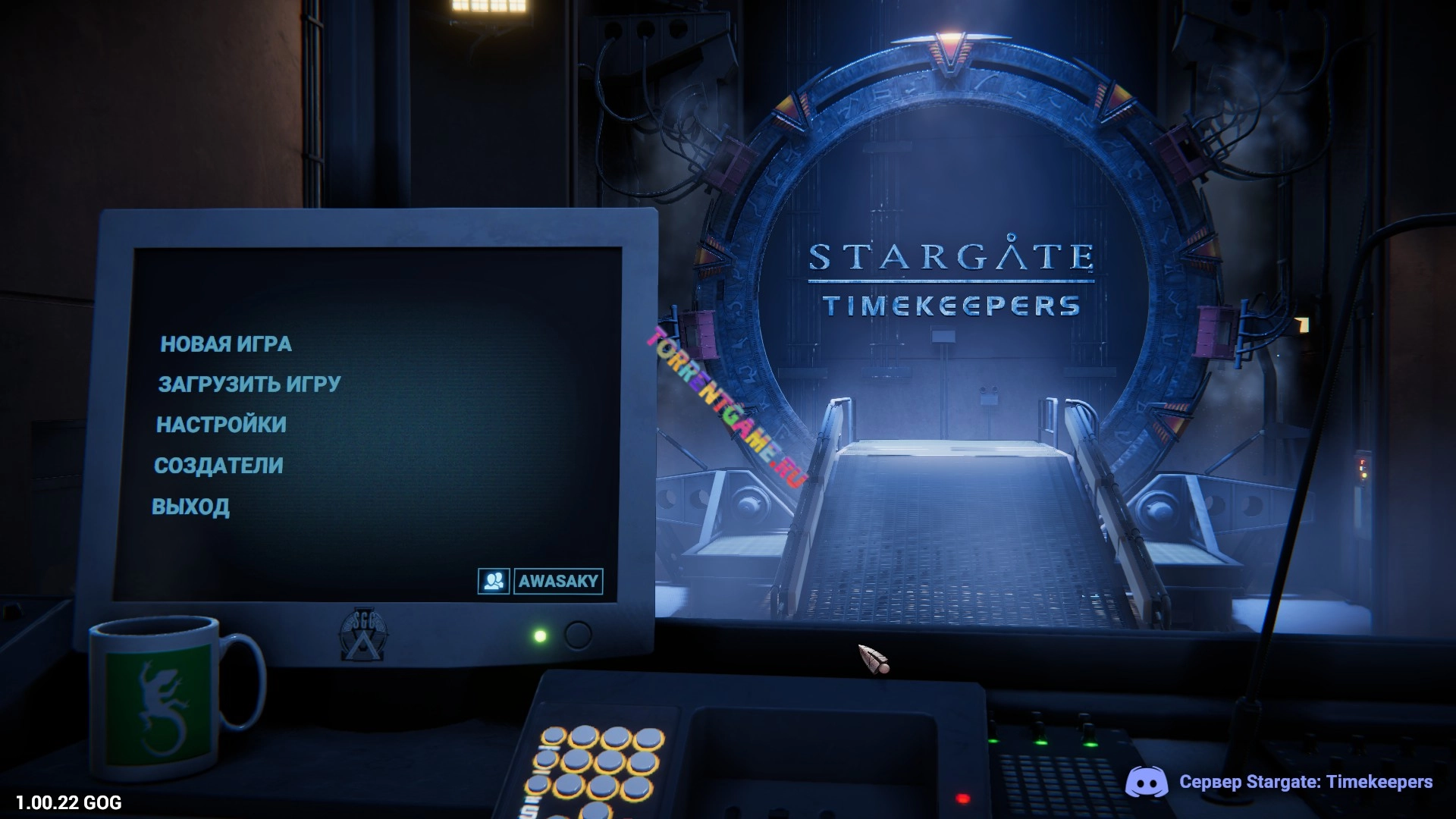Exit the game with Выход

pyautogui.click(x=190, y=507)
